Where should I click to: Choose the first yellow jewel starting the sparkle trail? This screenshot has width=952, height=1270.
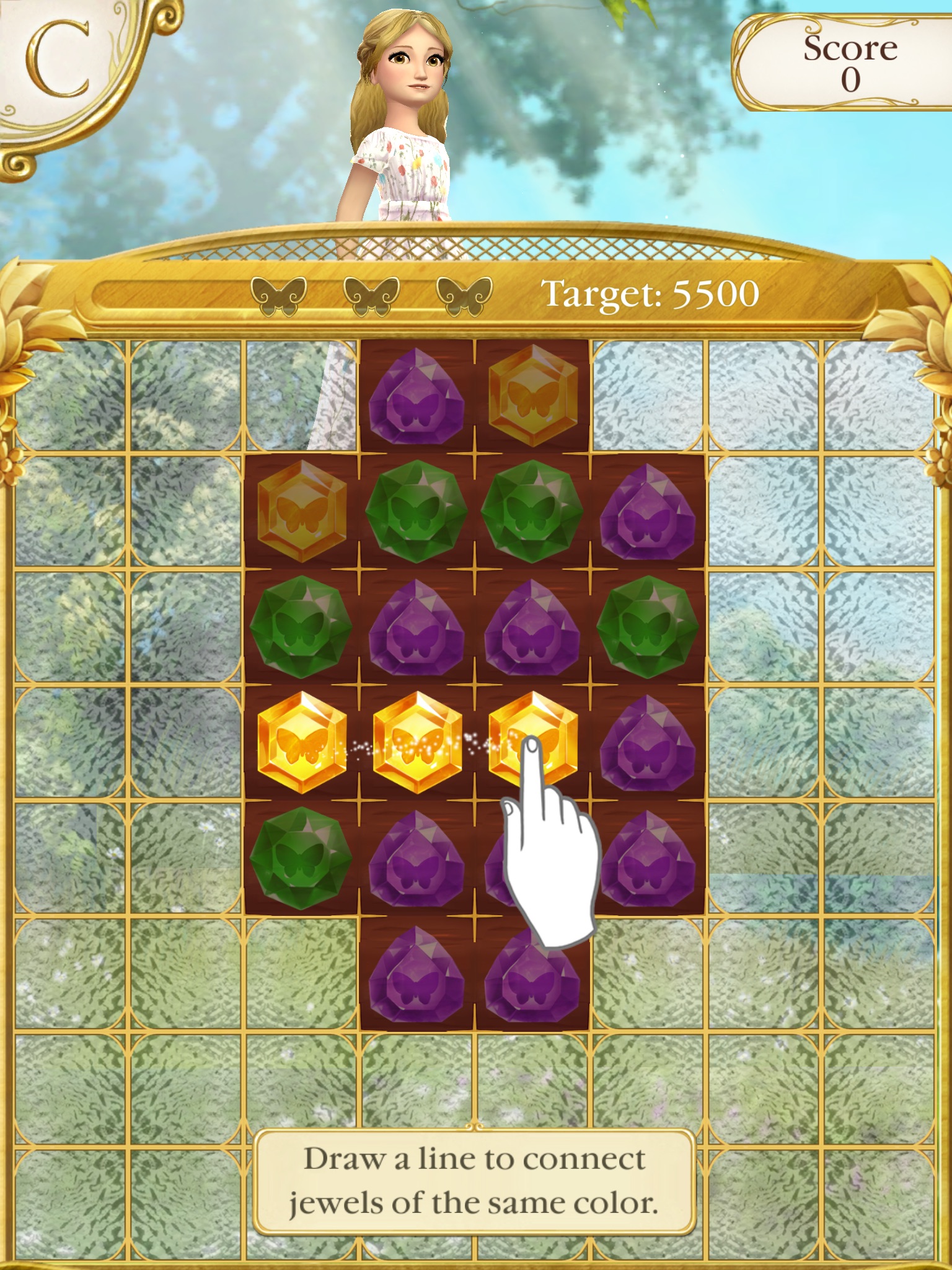(x=302, y=742)
